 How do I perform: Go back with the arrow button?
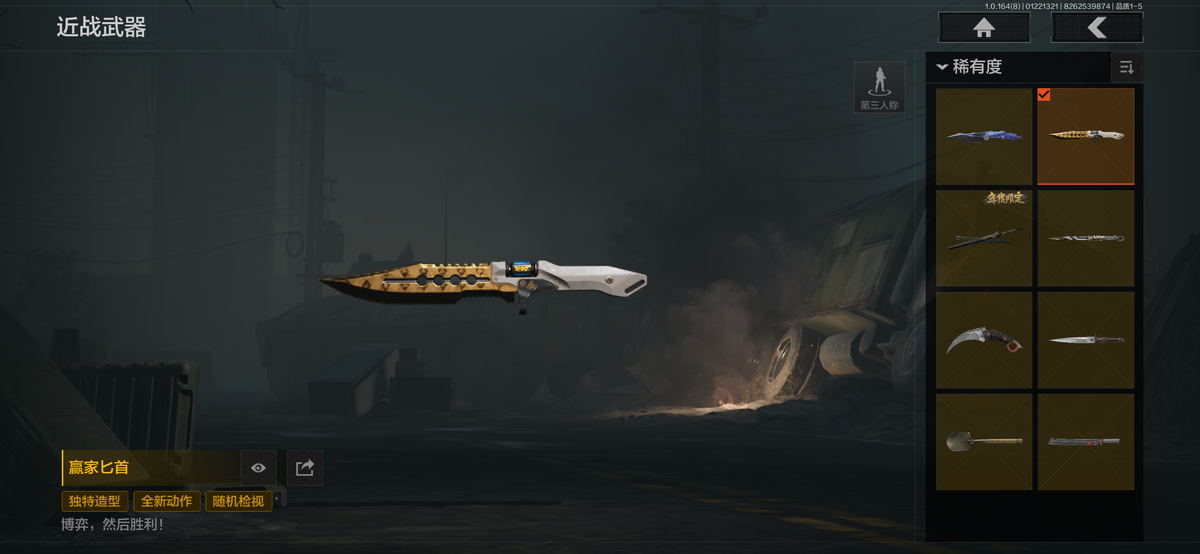tap(1096, 28)
